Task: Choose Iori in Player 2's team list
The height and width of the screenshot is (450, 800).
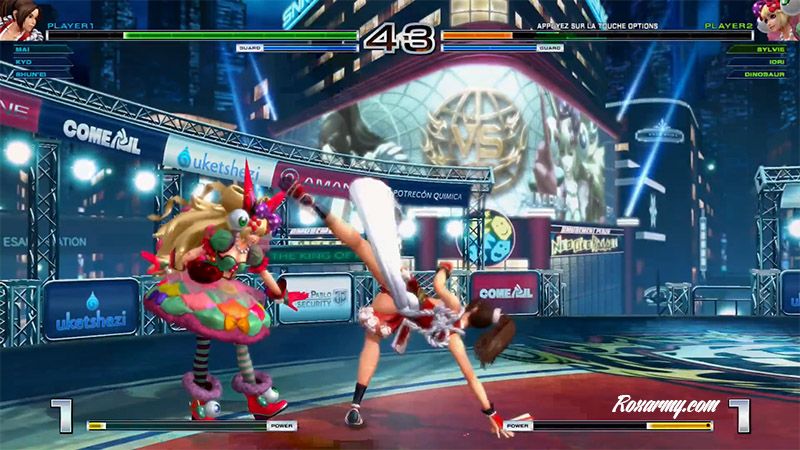Action: (x=769, y=60)
